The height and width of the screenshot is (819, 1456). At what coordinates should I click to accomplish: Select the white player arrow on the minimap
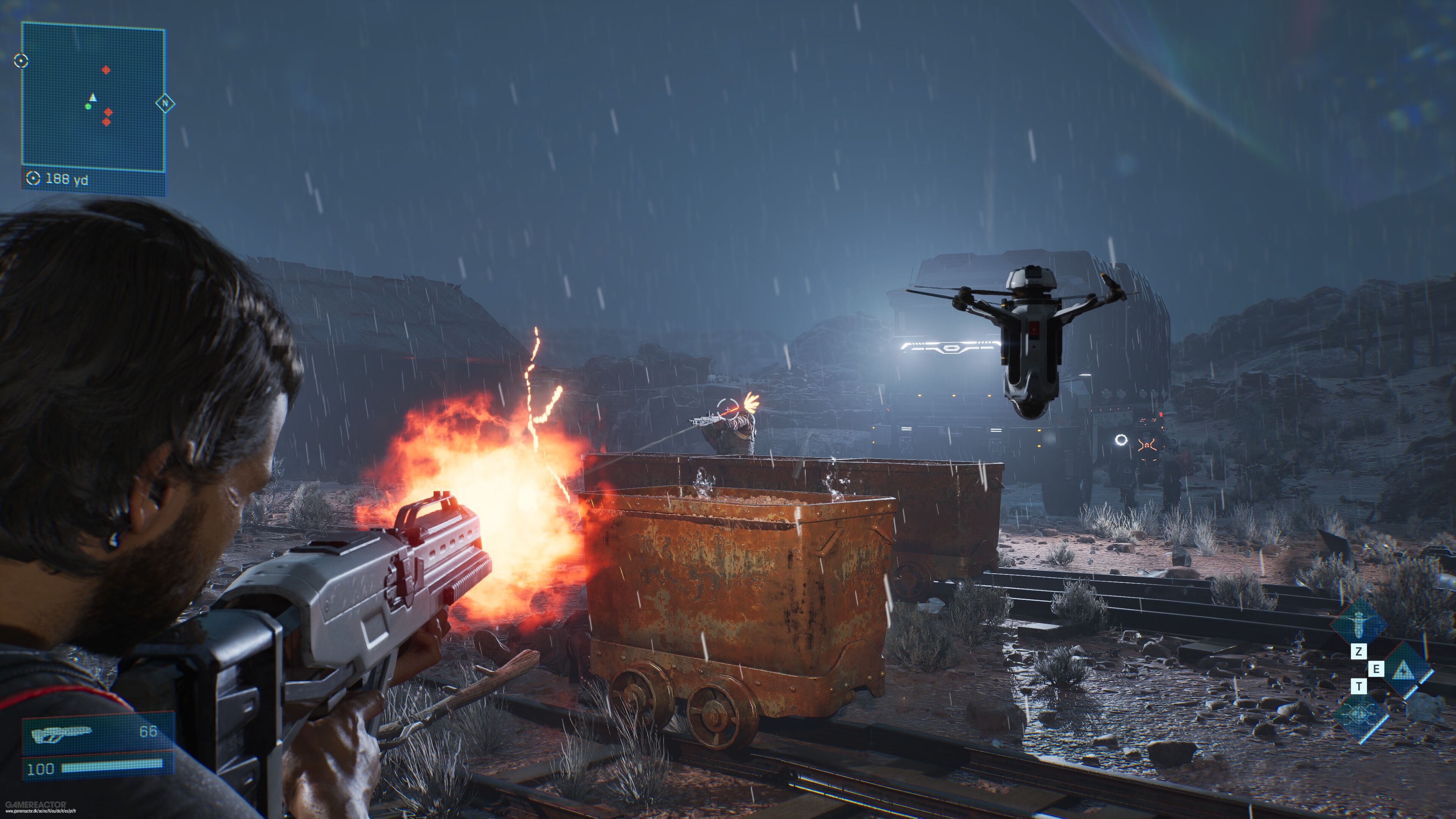(x=93, y=98)
